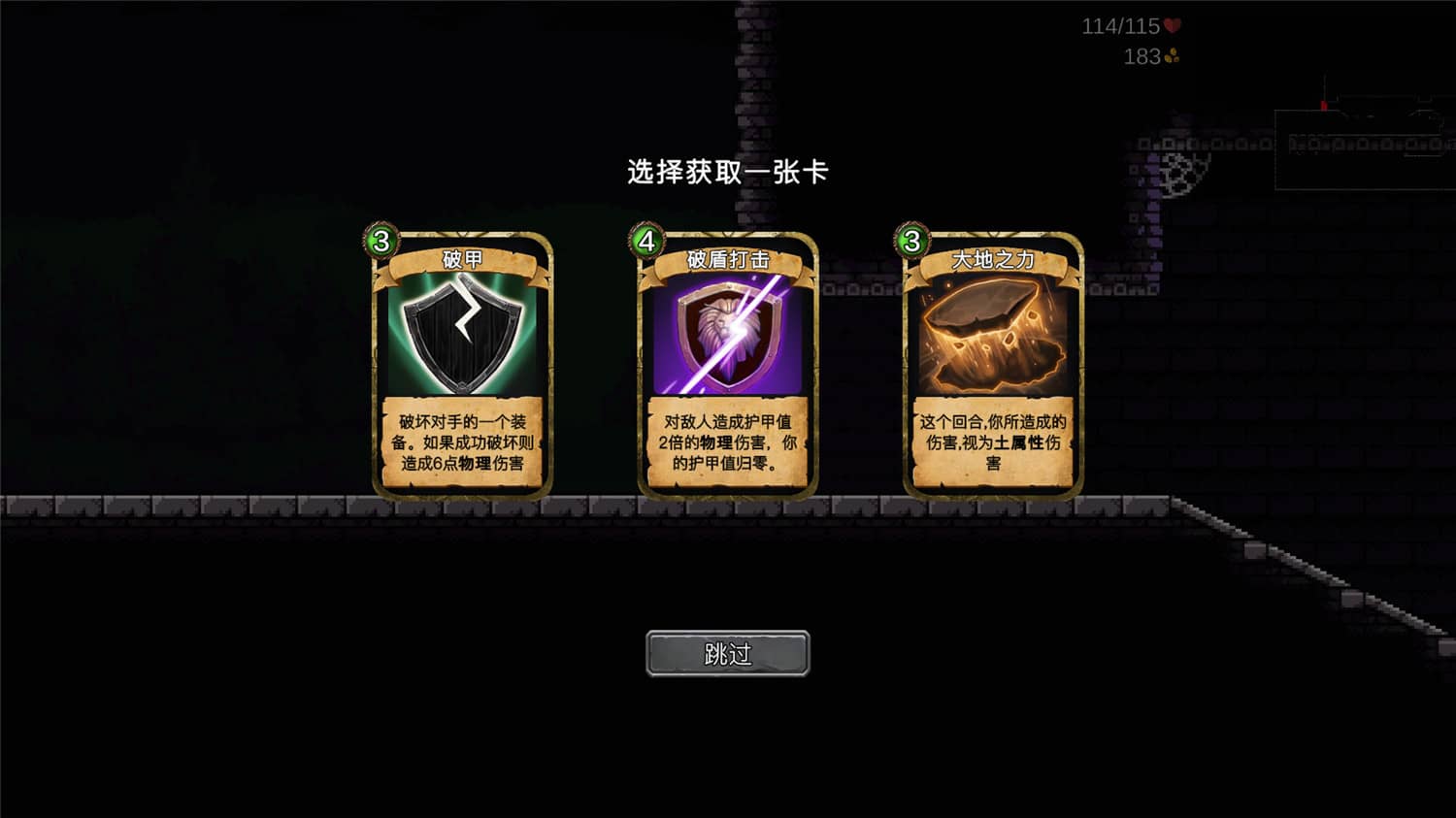Image resolution: width=1456 pixels, height=818 pixels.
Task: Select the 破盾打击 card
Action: [725, 364]
